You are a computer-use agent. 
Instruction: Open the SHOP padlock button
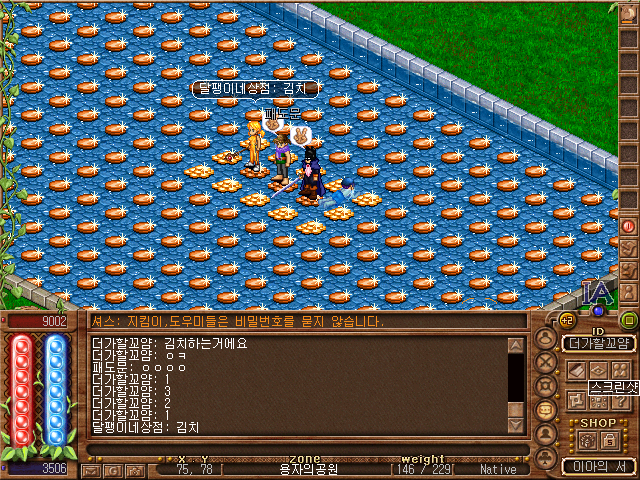pos(609,439)
